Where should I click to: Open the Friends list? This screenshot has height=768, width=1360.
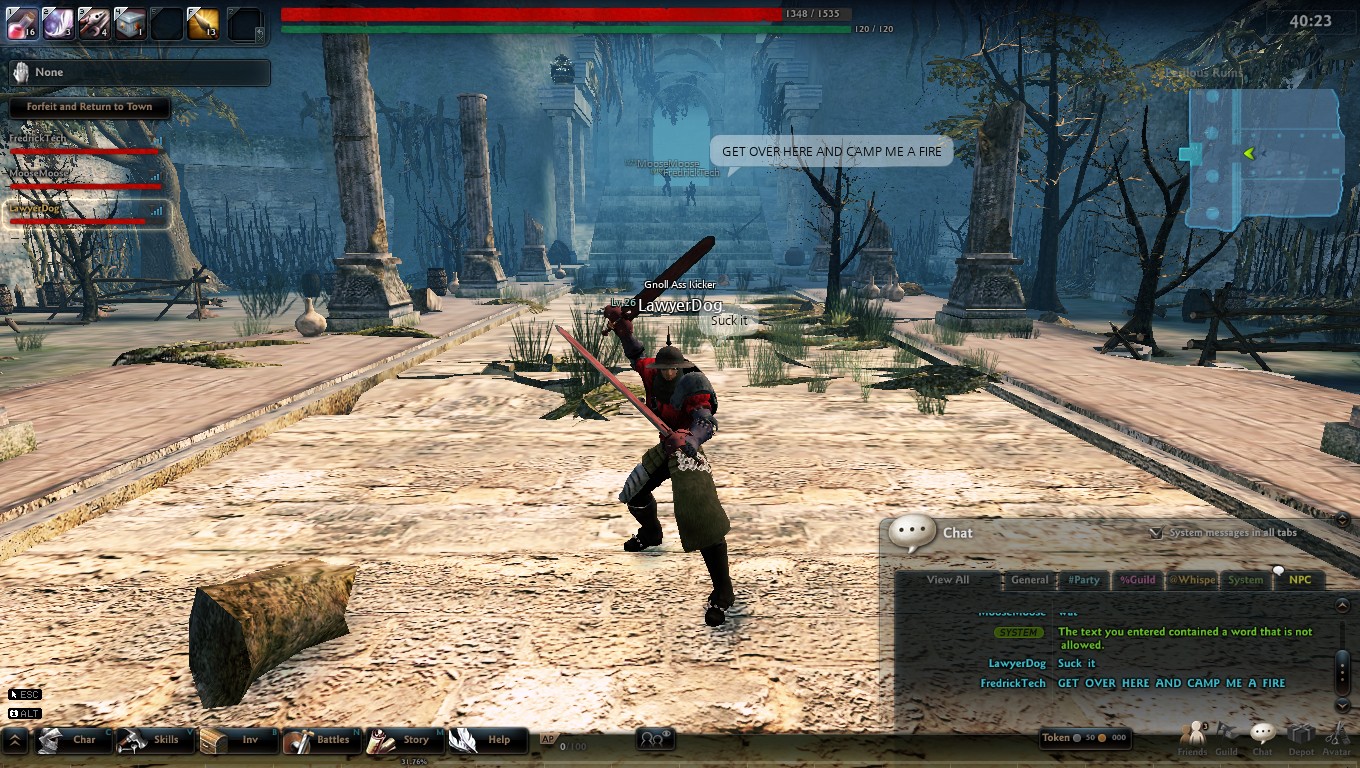[1192, 737]
